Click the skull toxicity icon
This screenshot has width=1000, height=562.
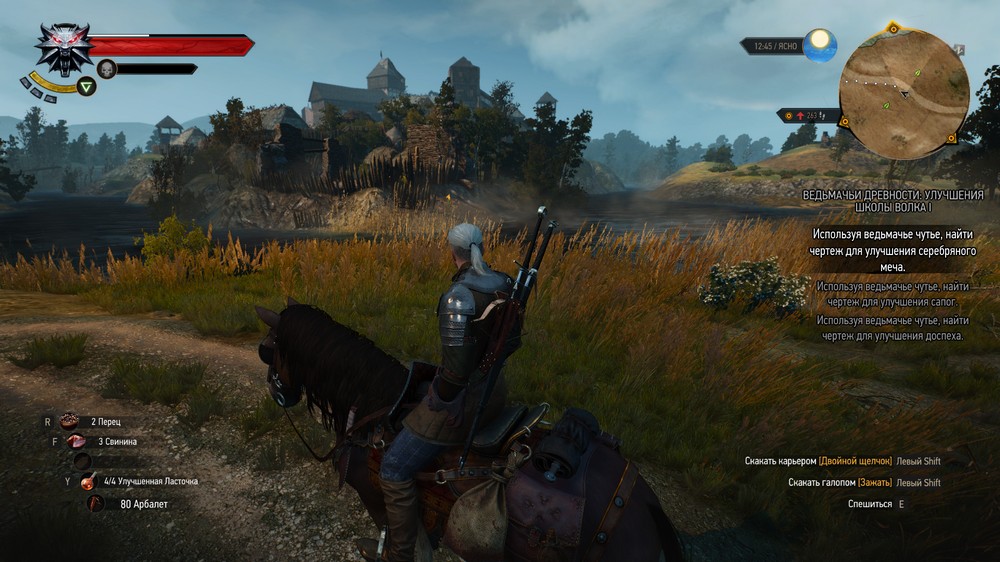click(x=106, y=69)
